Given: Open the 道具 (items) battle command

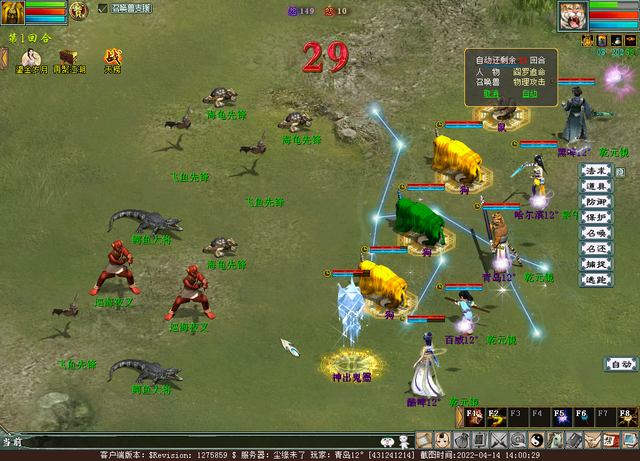Looking at the screenshot, I should tap(596, 187).
